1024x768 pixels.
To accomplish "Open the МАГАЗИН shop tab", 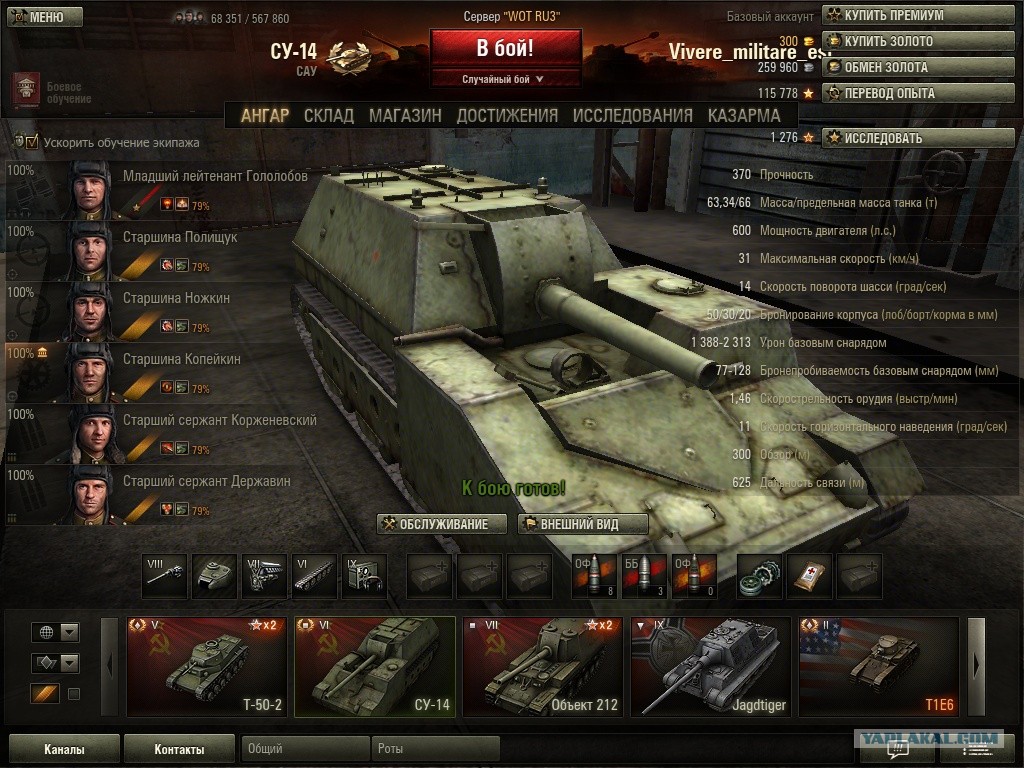I will [x=405, y=115].
